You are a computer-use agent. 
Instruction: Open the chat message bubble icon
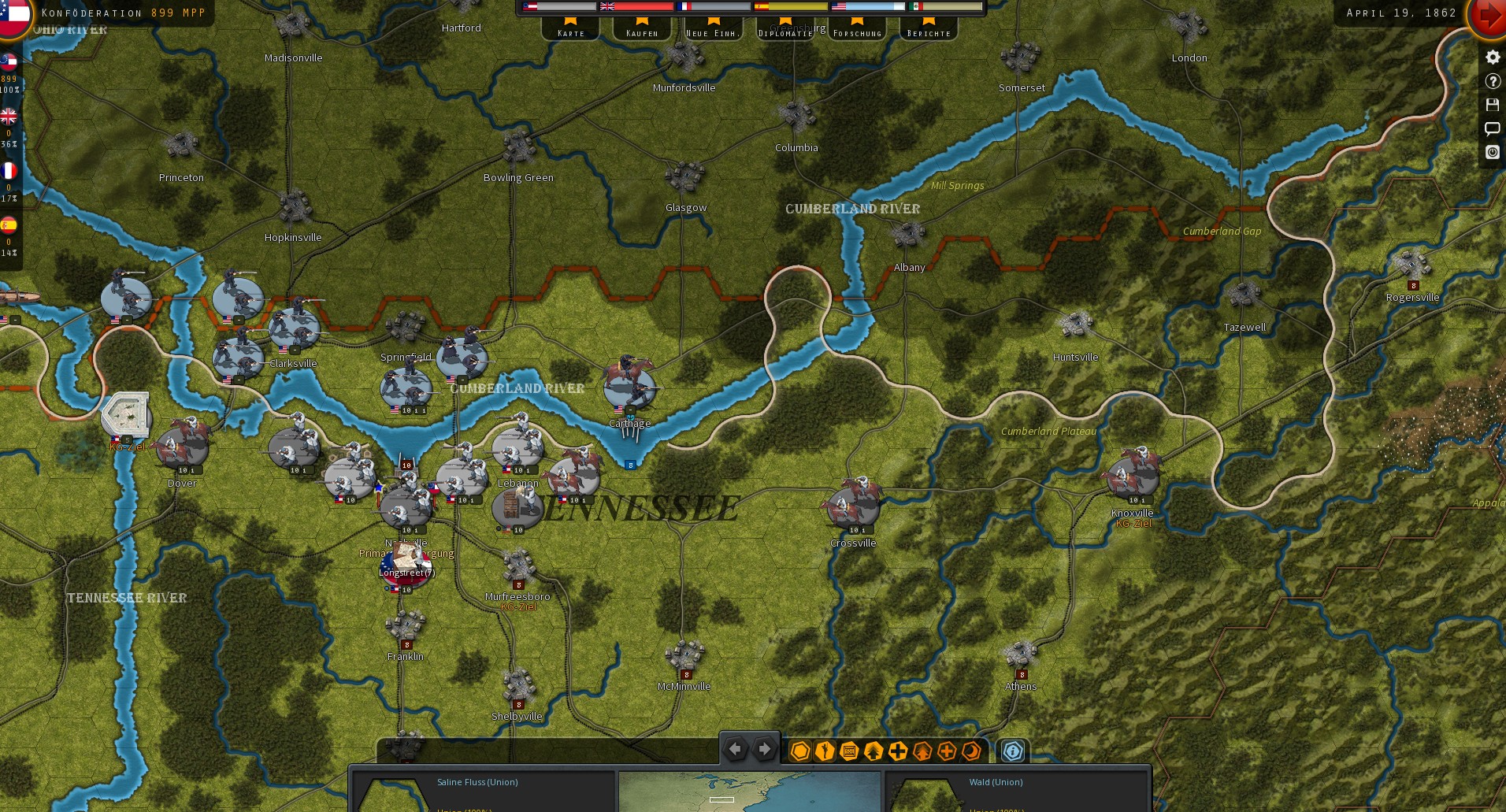(1492, 128)
